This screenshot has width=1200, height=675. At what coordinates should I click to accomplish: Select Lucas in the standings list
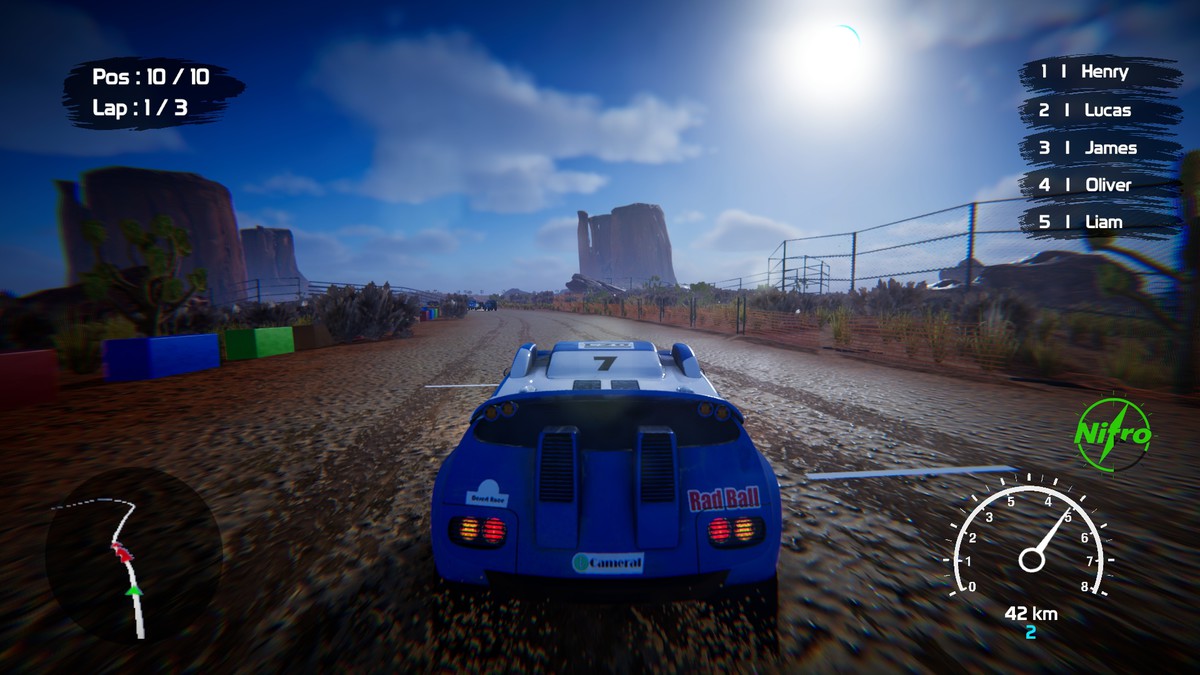(1098, 110)
